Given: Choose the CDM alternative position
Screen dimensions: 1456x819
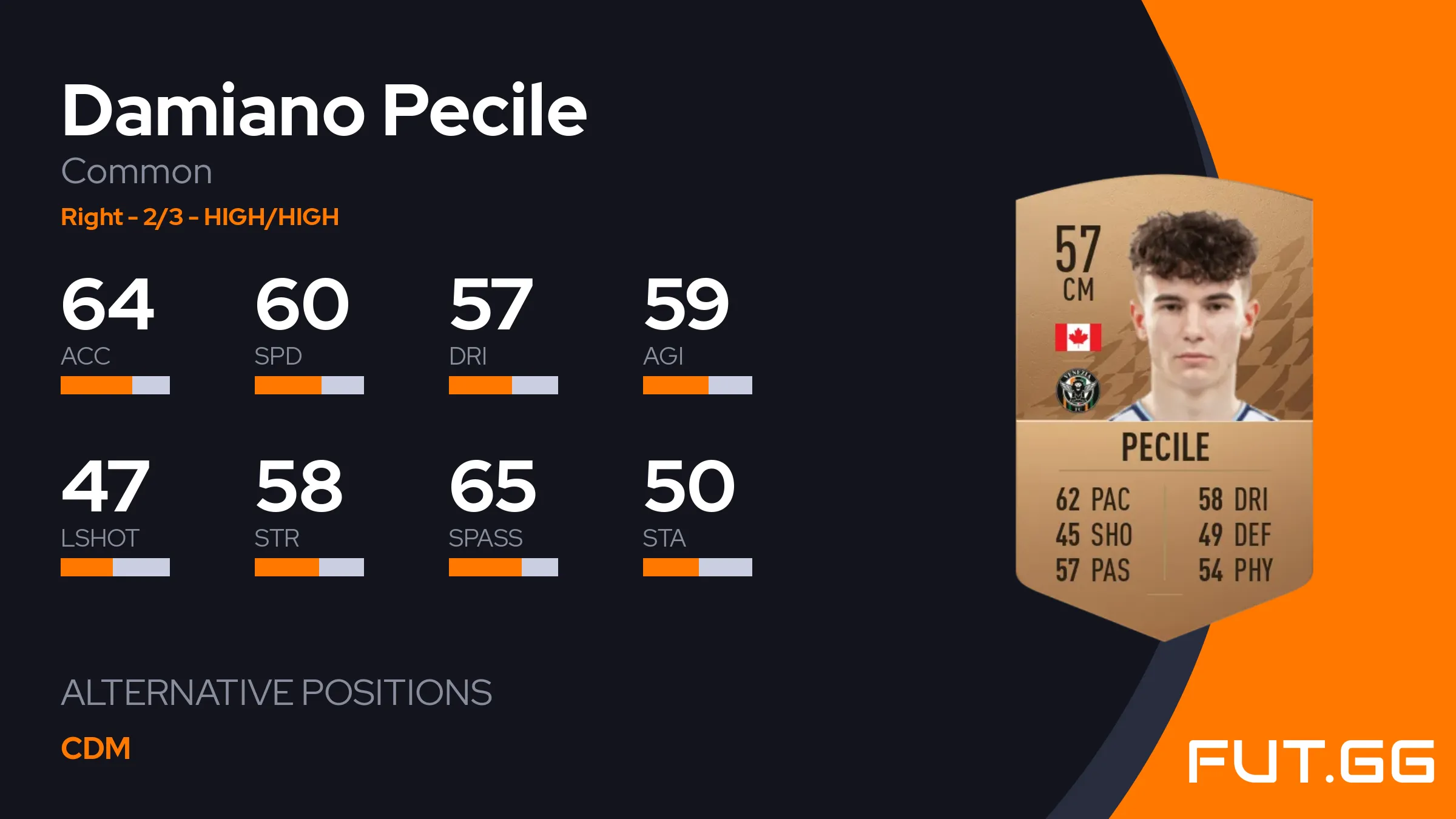Looking at the screenshot, I should point(96,749).
